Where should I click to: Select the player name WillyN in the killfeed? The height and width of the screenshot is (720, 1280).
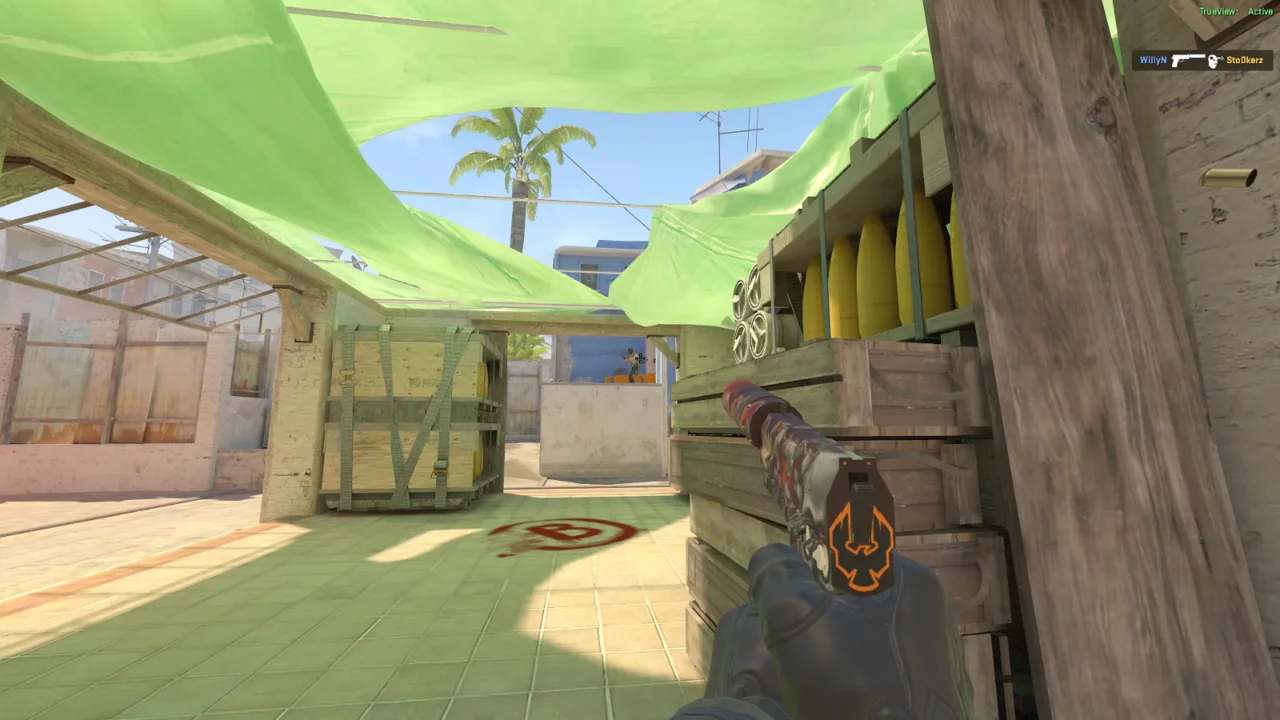pyautogui.click(x=1152, y=60)
